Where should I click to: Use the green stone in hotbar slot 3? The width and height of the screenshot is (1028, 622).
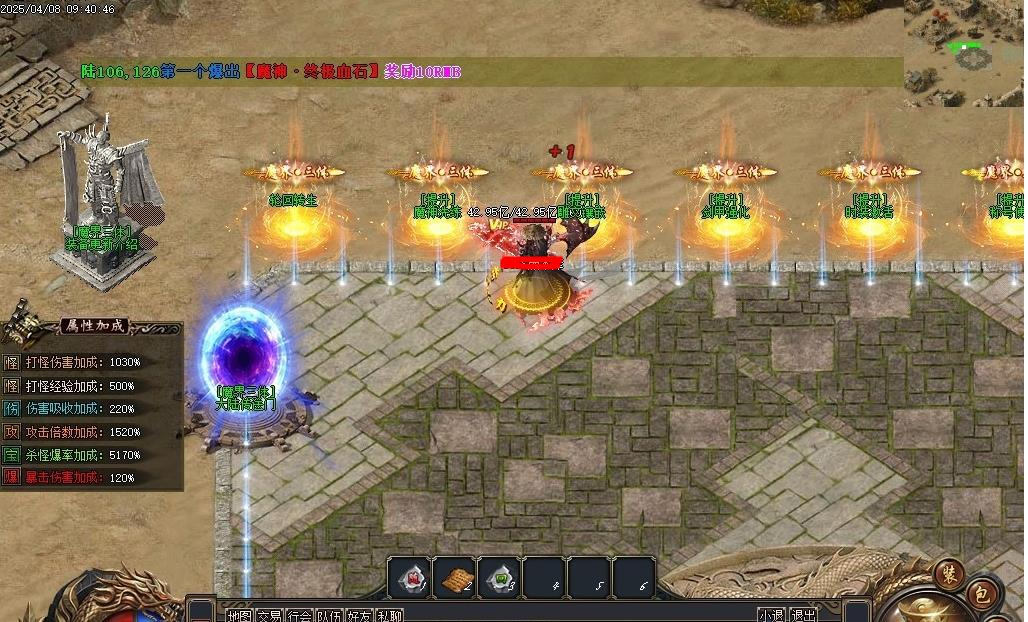(x=498, y=578)
